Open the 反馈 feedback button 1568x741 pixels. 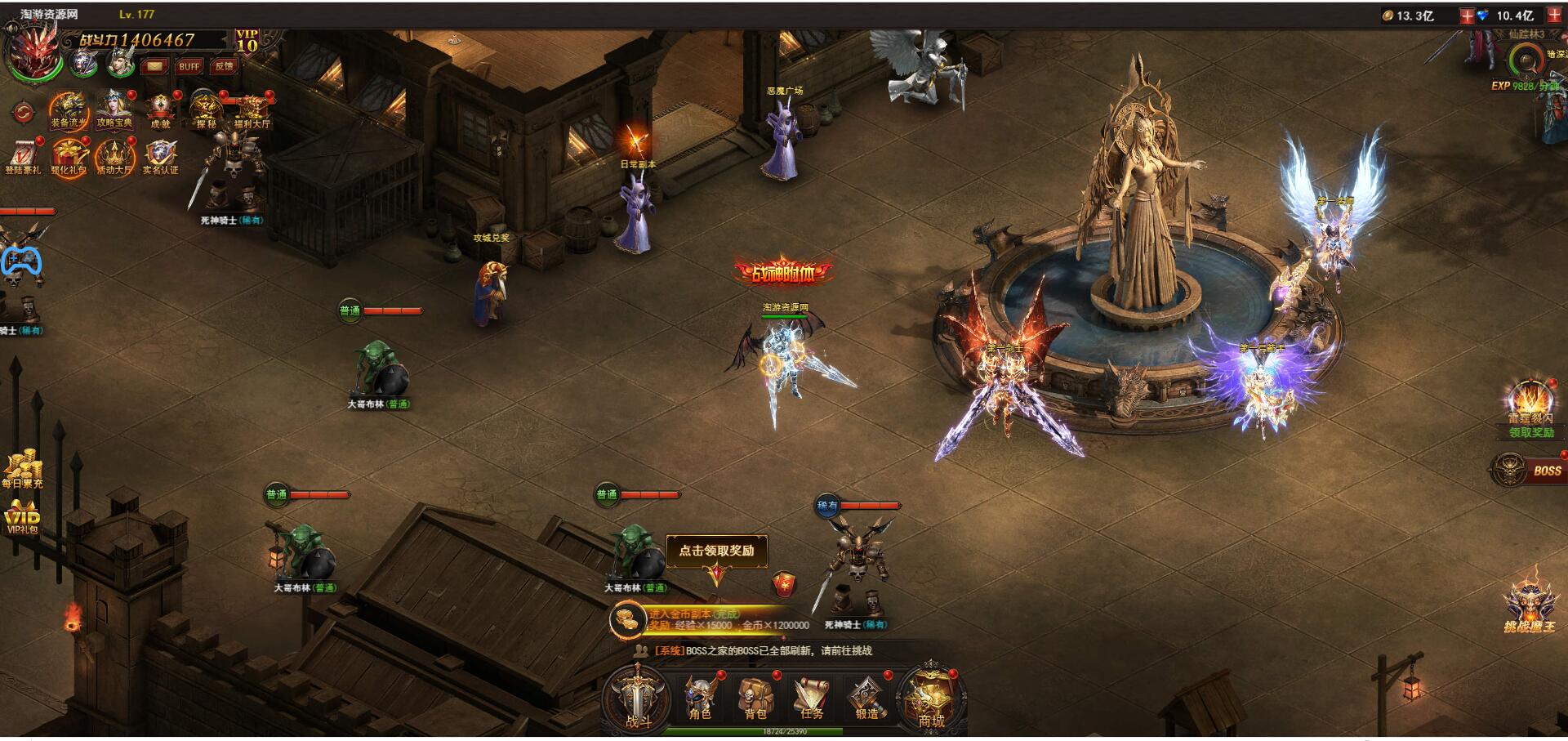click(x=224, y=66)
